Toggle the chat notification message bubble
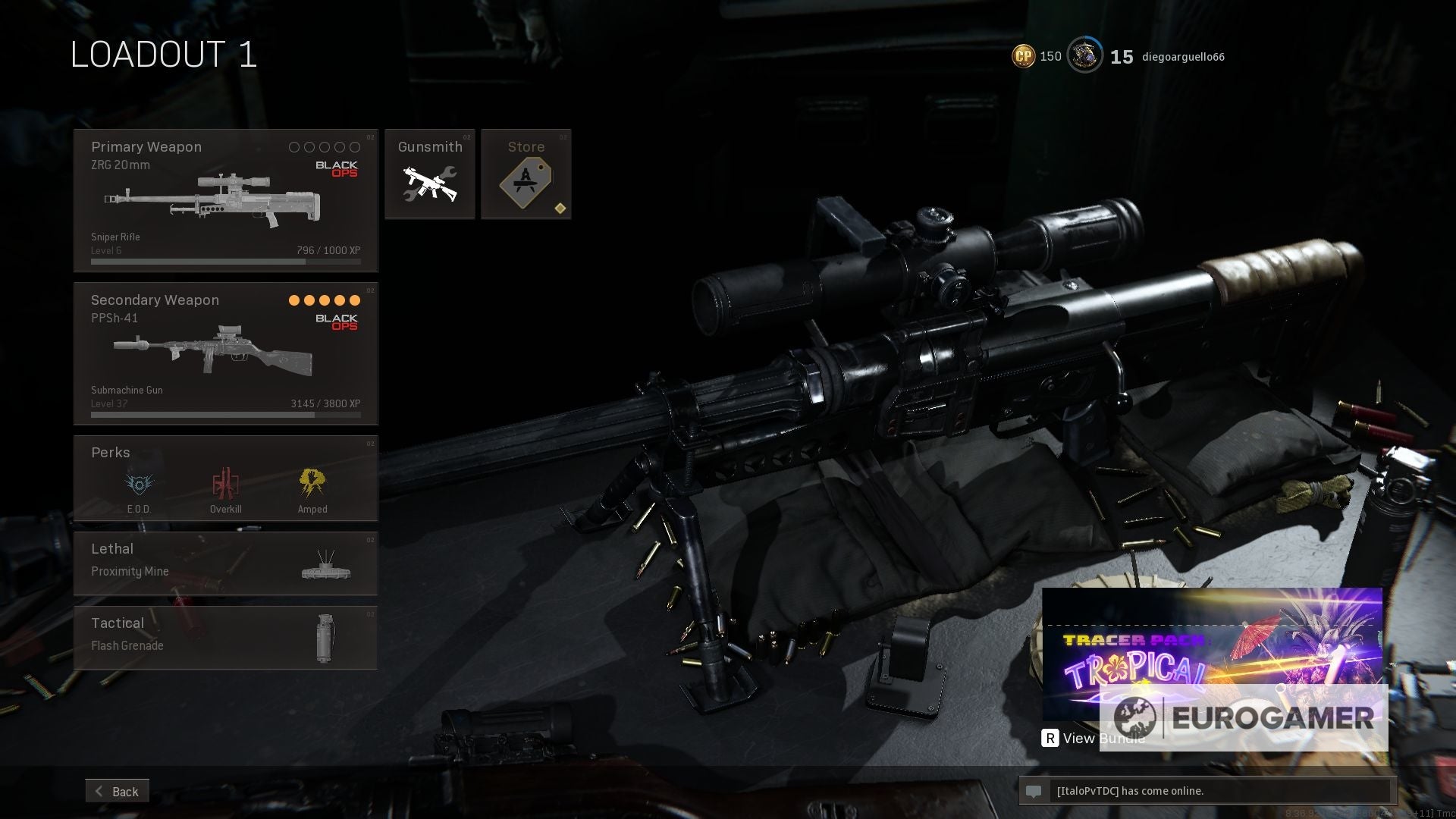Image resolution: width=1456 pixels, height=819 pixels. (1035, 791)
